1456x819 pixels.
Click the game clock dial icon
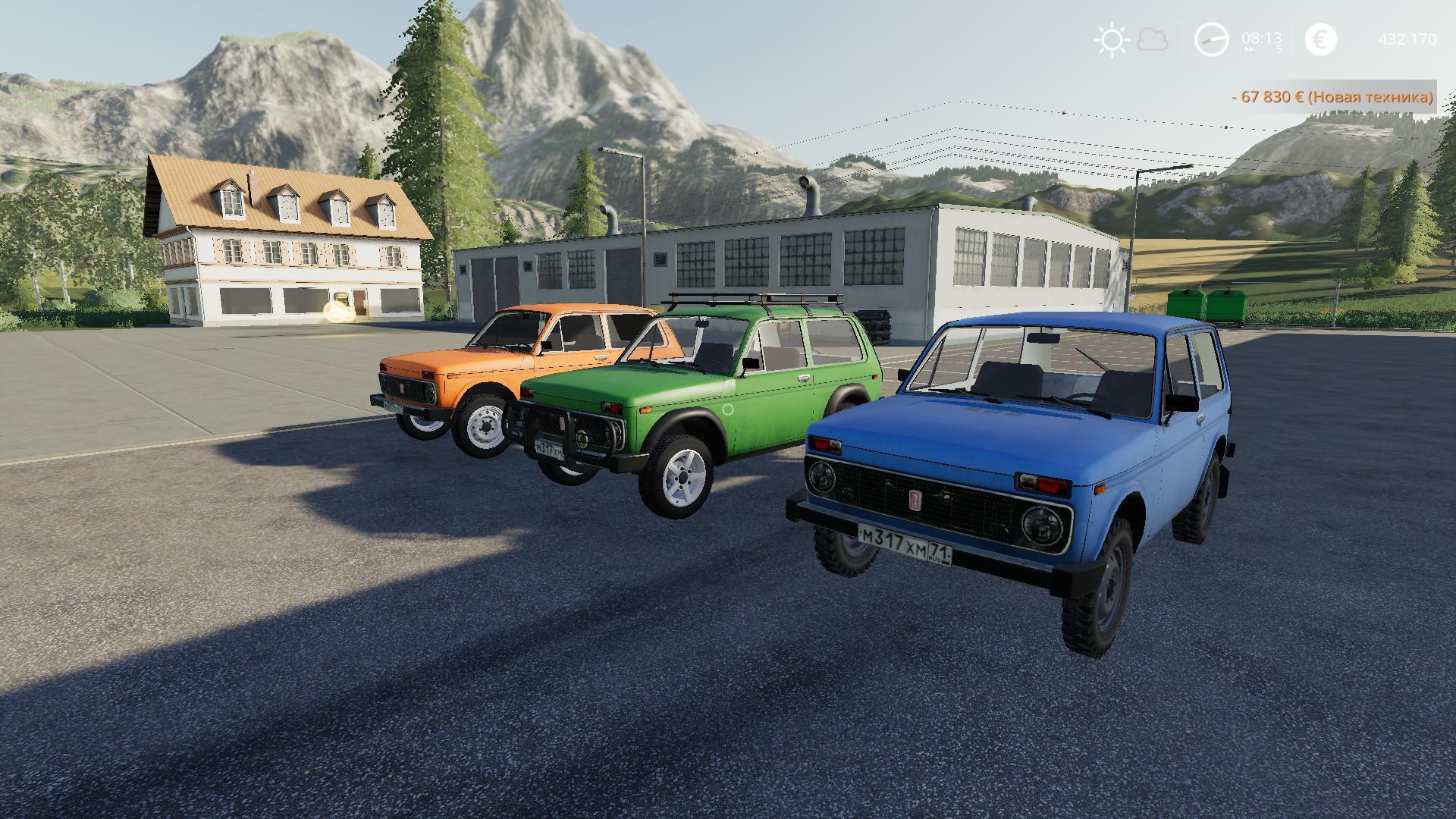coord(1211,39)
